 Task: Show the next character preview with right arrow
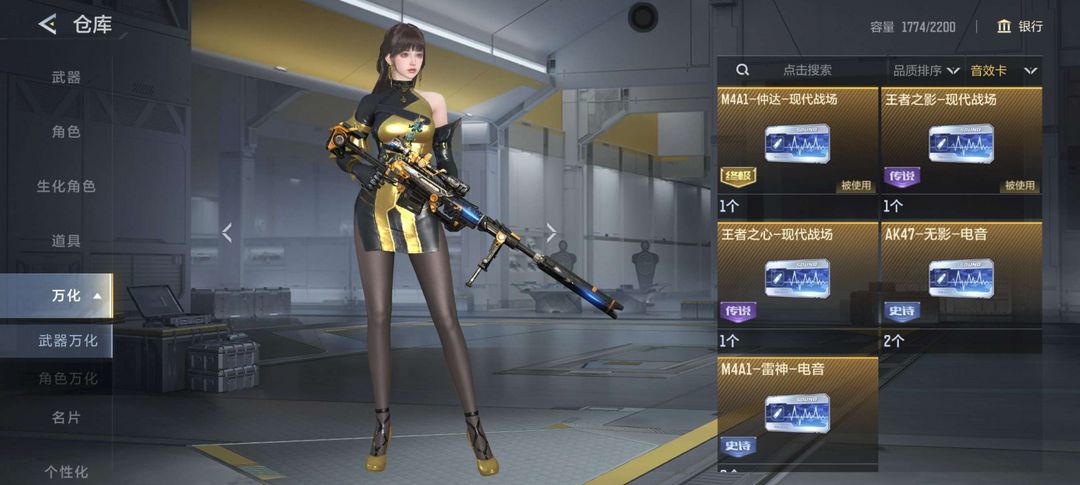(x=551, y=232)
